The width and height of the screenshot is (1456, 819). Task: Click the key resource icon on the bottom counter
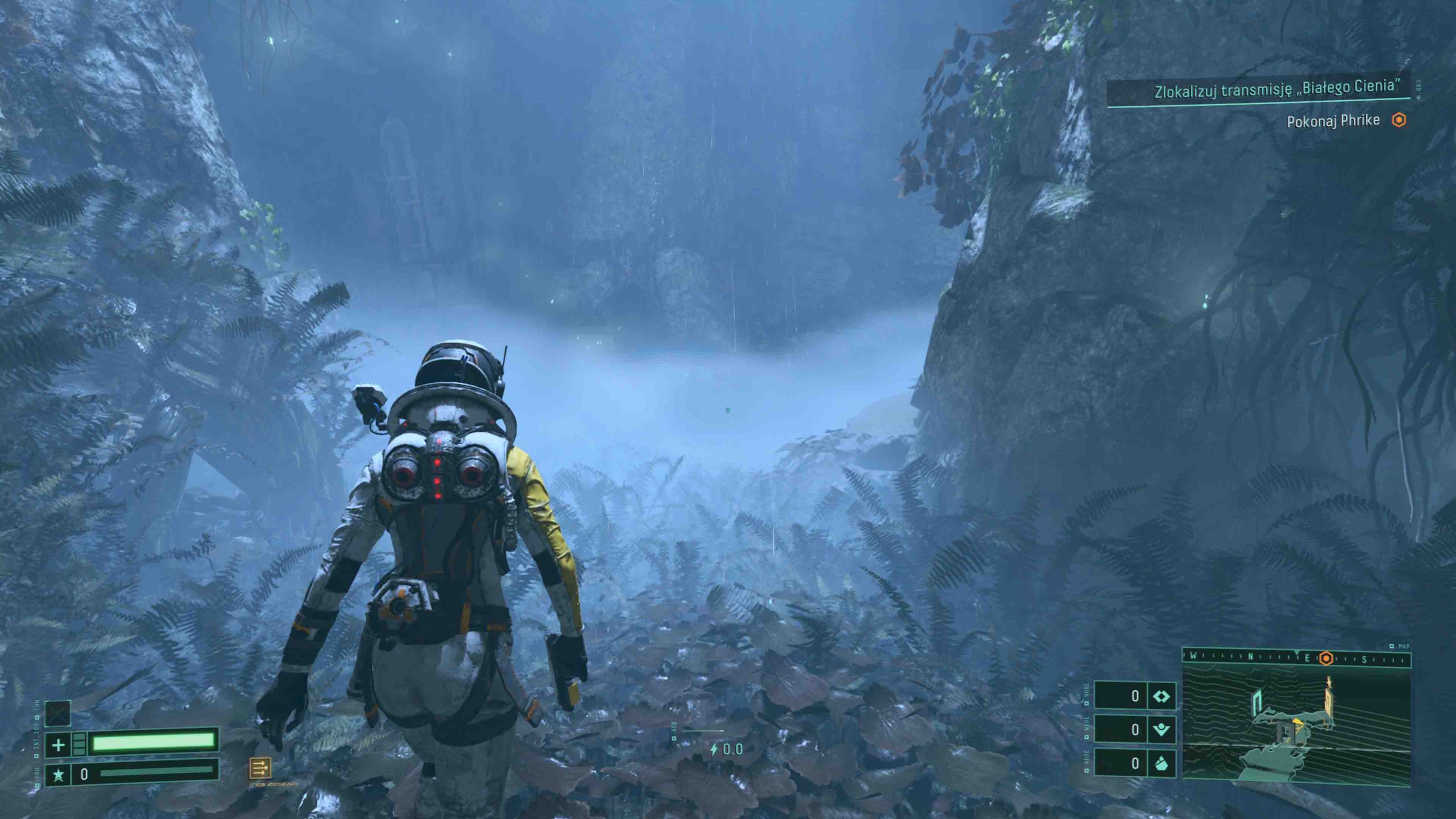(1161, 764)
